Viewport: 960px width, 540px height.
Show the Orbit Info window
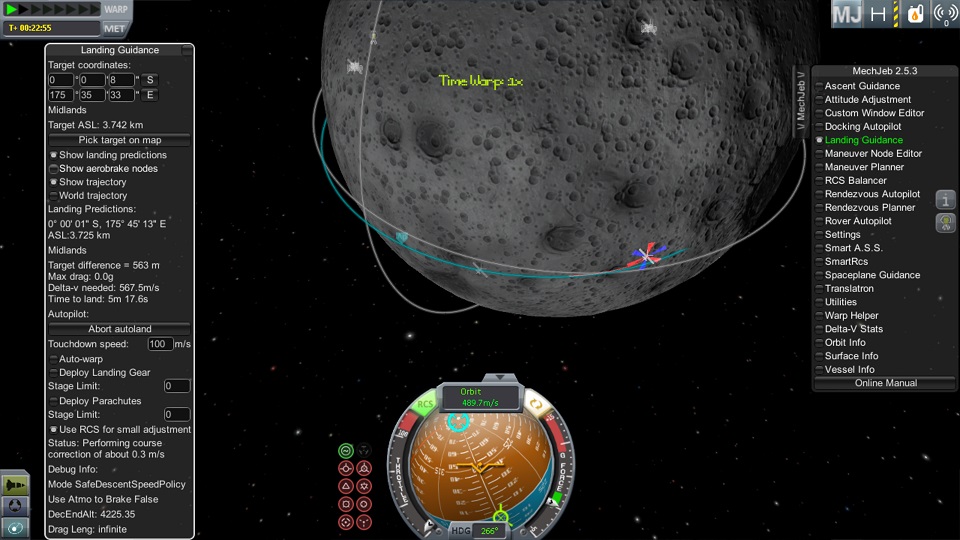(x=845, y=342)
